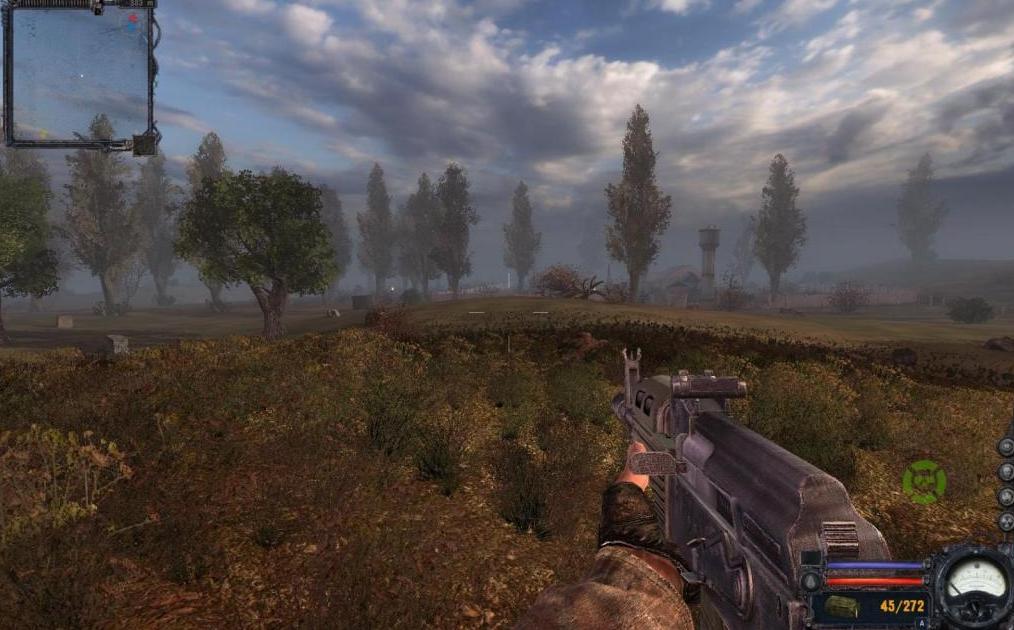Screen dimensions: 1014x630
Task: Click the minimap in the corner
Action: [x=78, y=73]
